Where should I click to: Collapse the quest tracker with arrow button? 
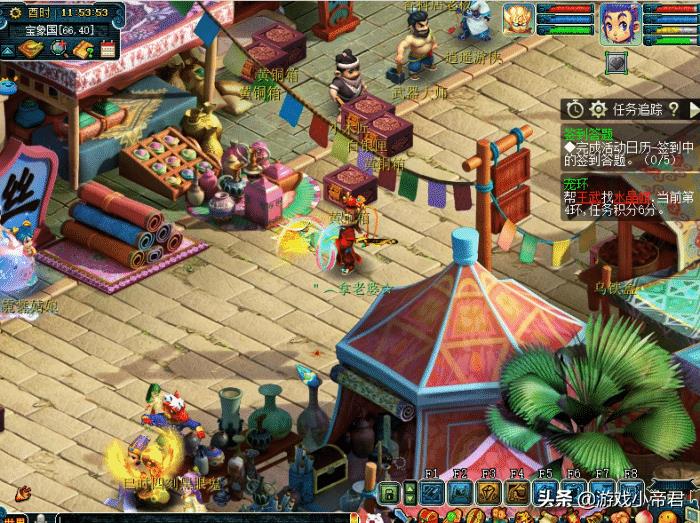point(692,109)
